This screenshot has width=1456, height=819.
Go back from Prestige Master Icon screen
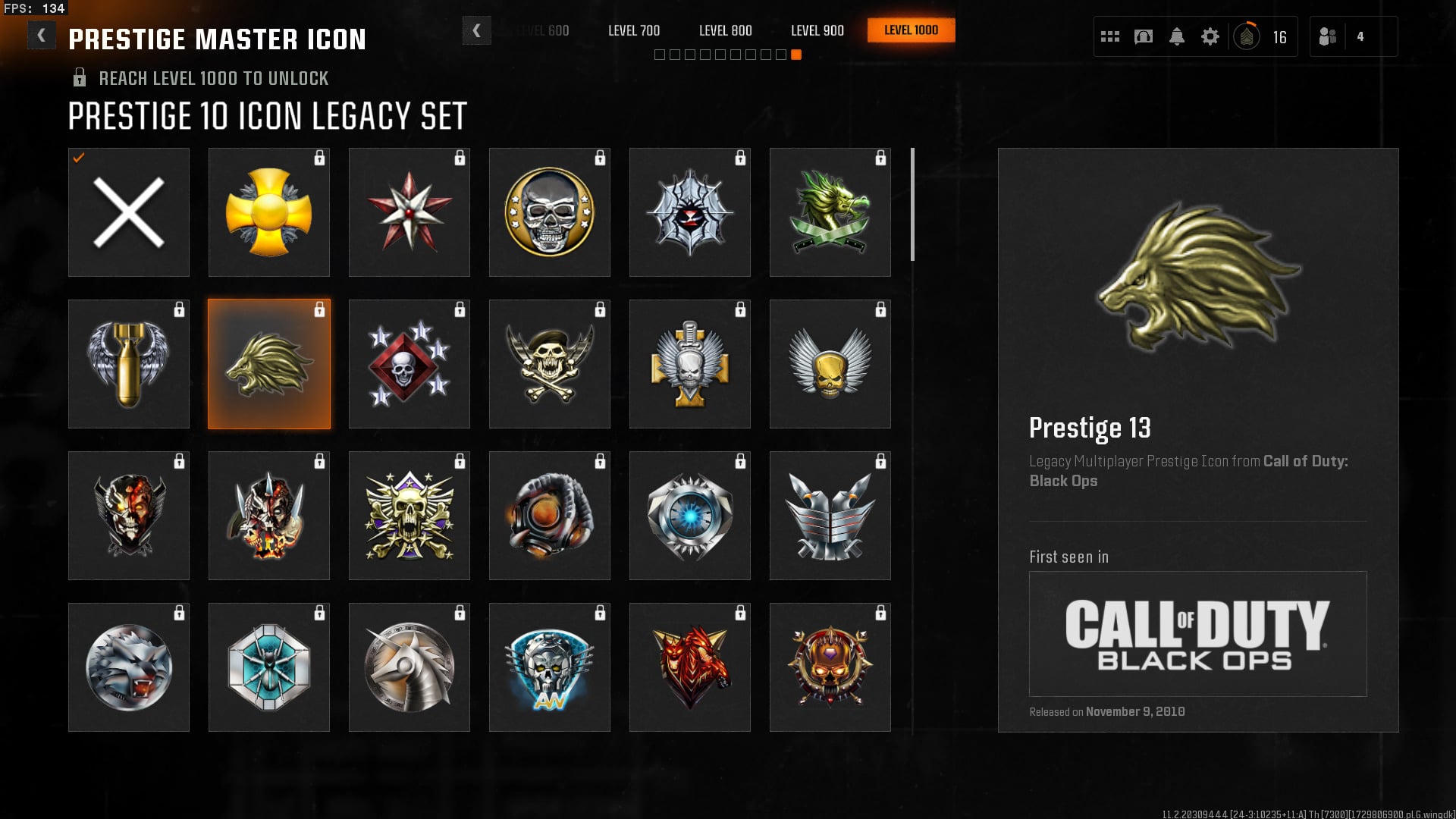click(x=41, y=36)
